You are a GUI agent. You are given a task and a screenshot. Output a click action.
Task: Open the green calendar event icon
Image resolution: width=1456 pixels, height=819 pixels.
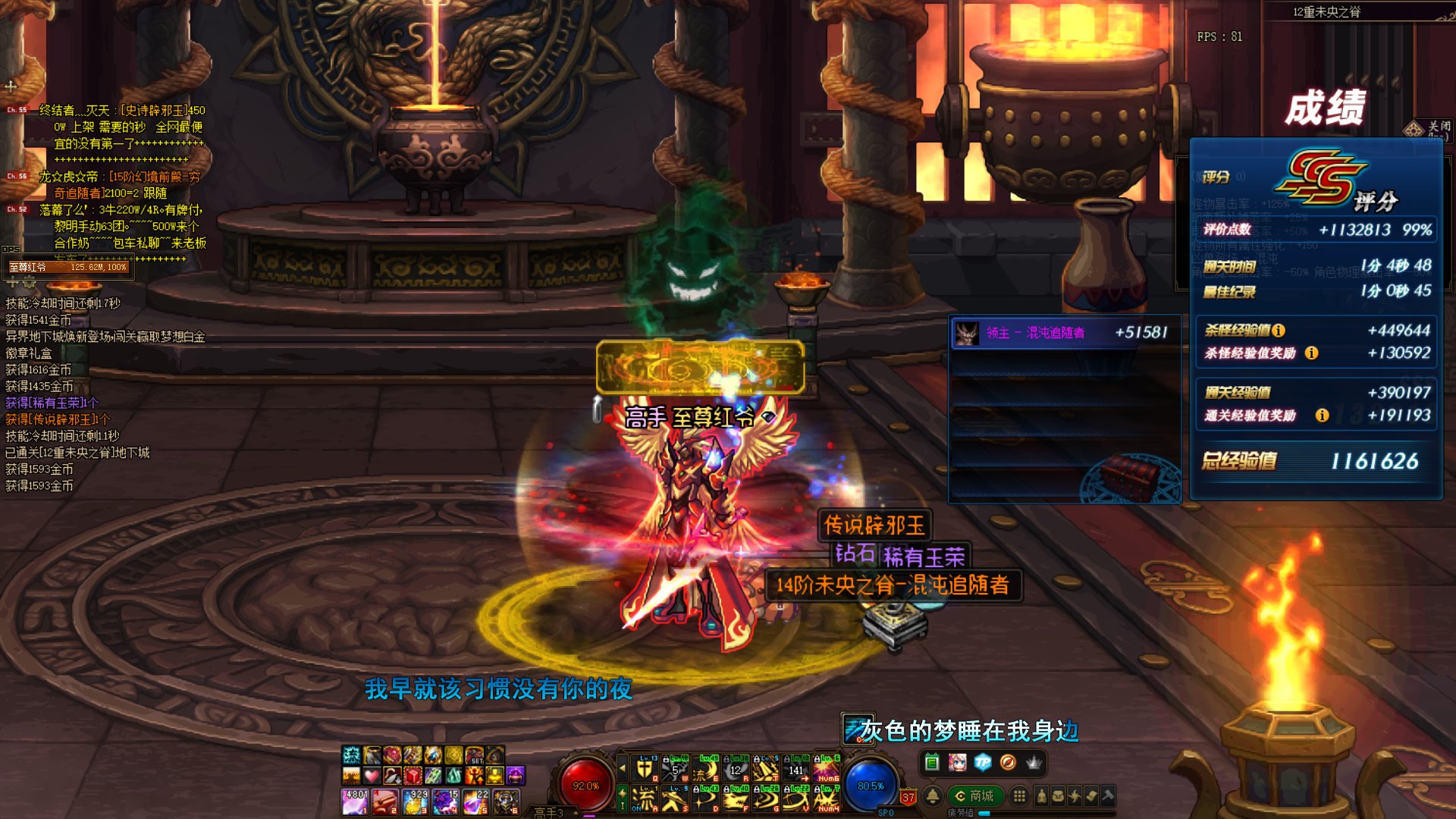pyautogui.click(x=932, y=762)
